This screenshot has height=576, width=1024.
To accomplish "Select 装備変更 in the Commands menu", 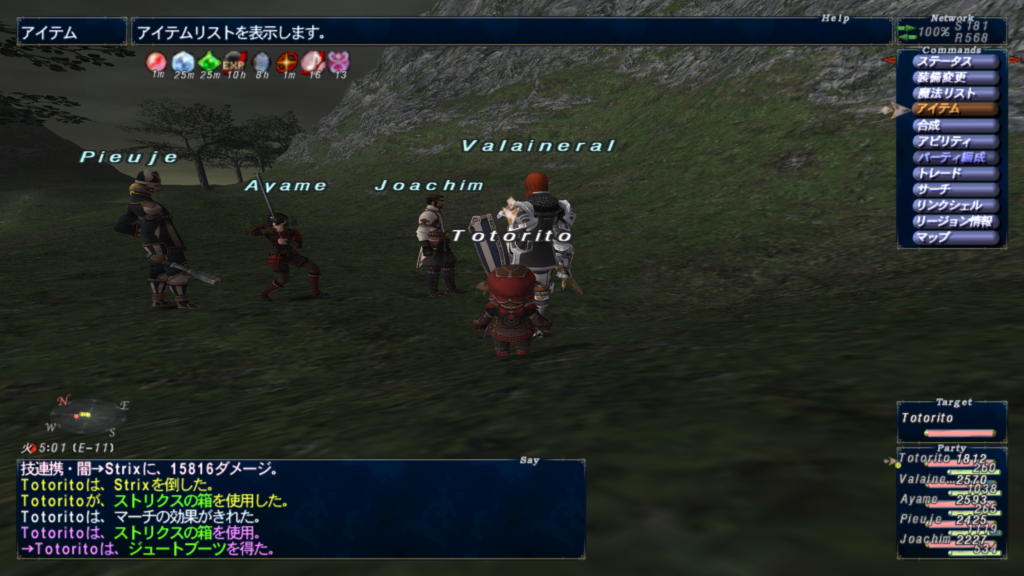I will (x=954, y=77).
